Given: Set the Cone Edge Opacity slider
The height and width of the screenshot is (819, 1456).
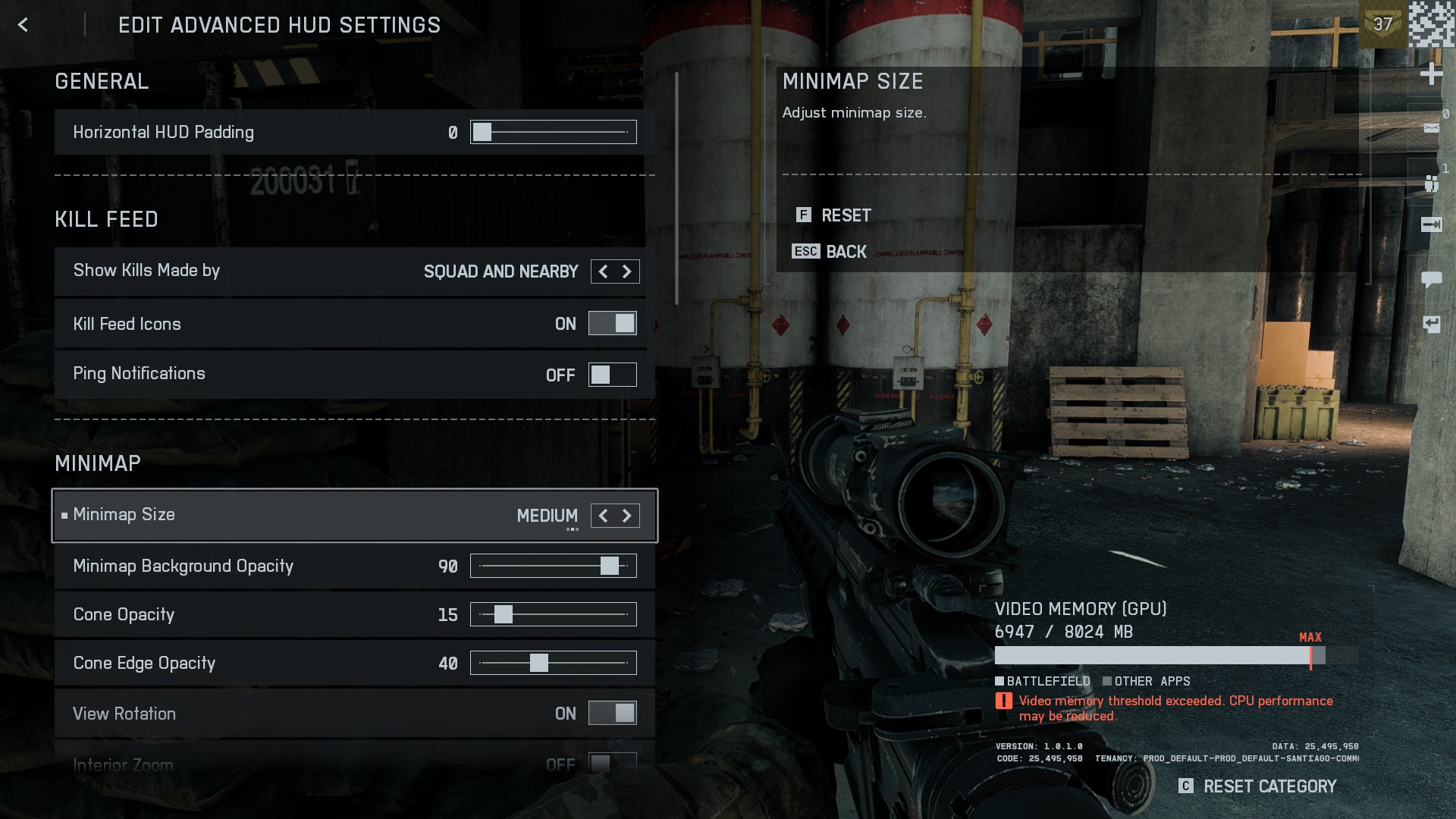Looking at the screenshot, I should [x=539, y=663].
